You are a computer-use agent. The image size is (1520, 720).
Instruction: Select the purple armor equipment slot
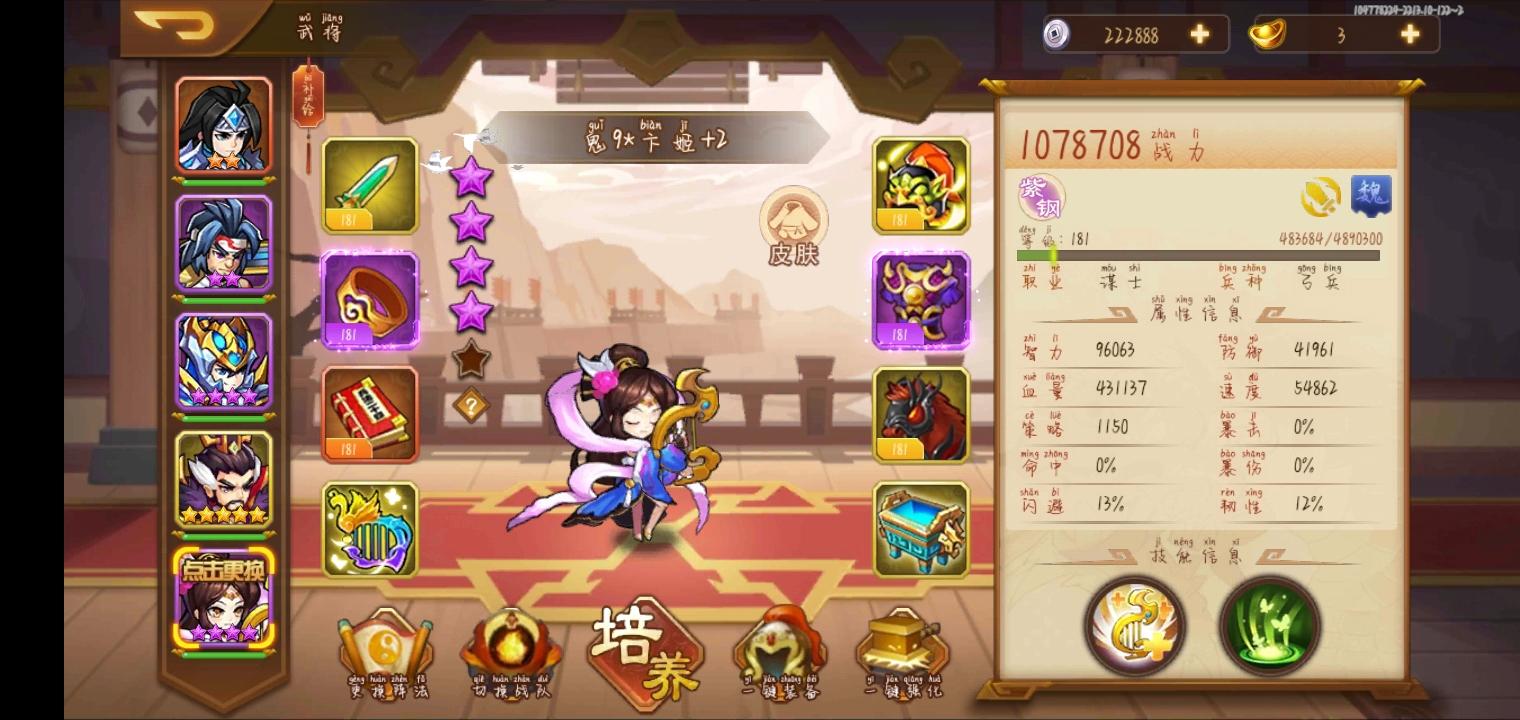(x=919, y=301)
